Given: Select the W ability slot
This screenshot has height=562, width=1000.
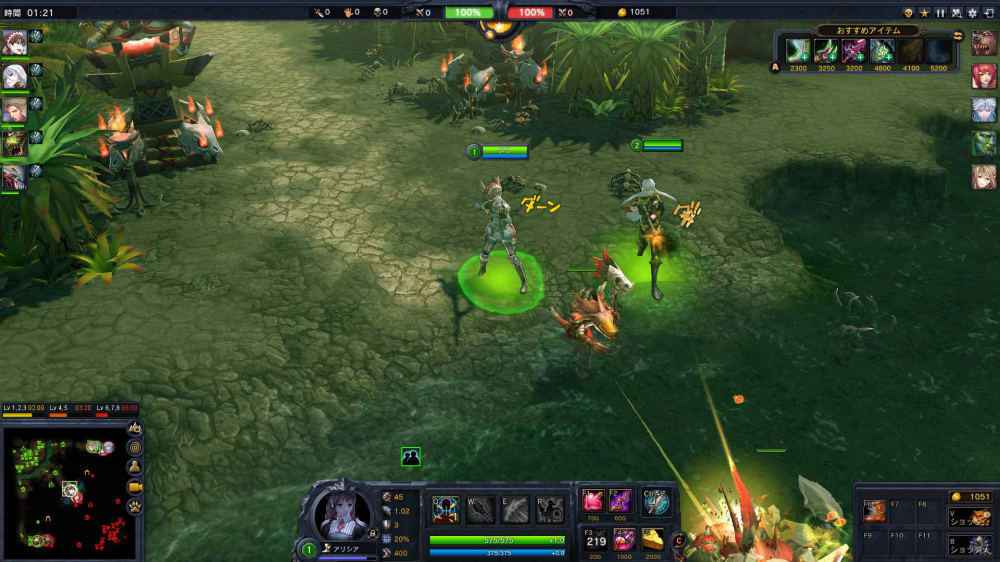Looking at the screenshot, I should [481, 509].
